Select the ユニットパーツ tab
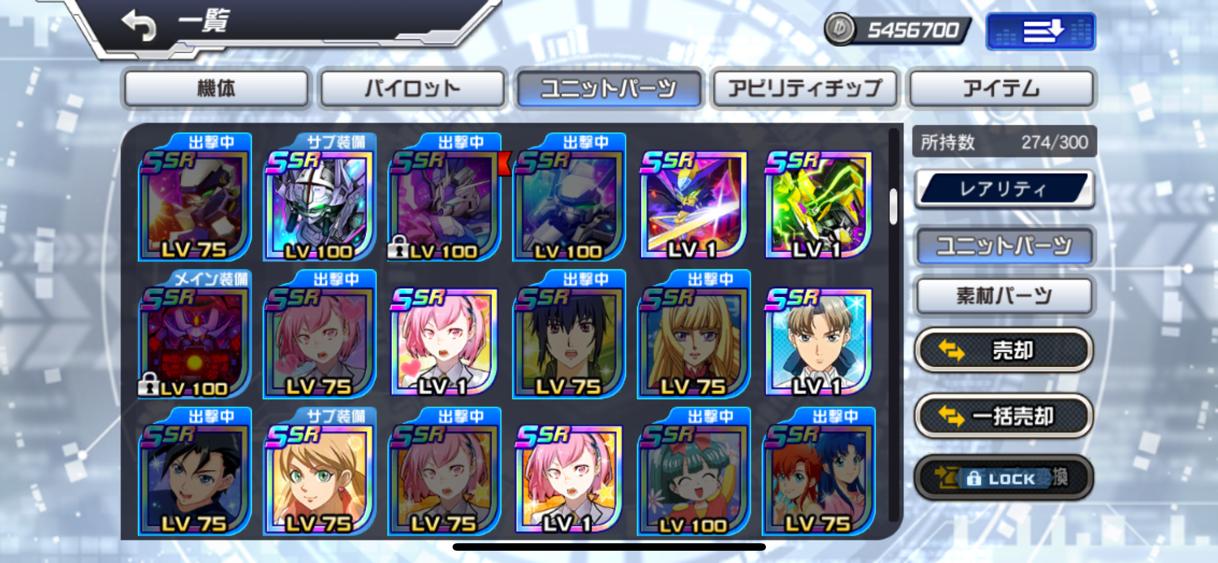 [607, 89]
